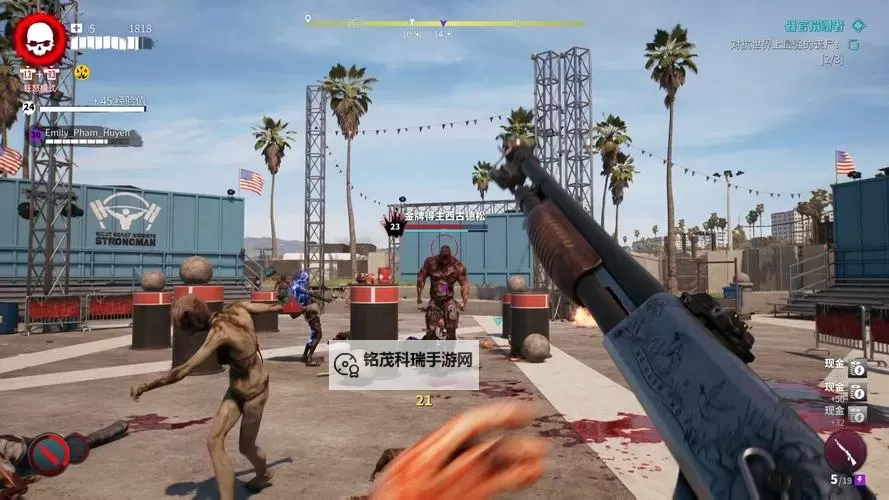
Task: Click the yellow radiation status icon
Action: pyautogui.click(x=81, y=72)
